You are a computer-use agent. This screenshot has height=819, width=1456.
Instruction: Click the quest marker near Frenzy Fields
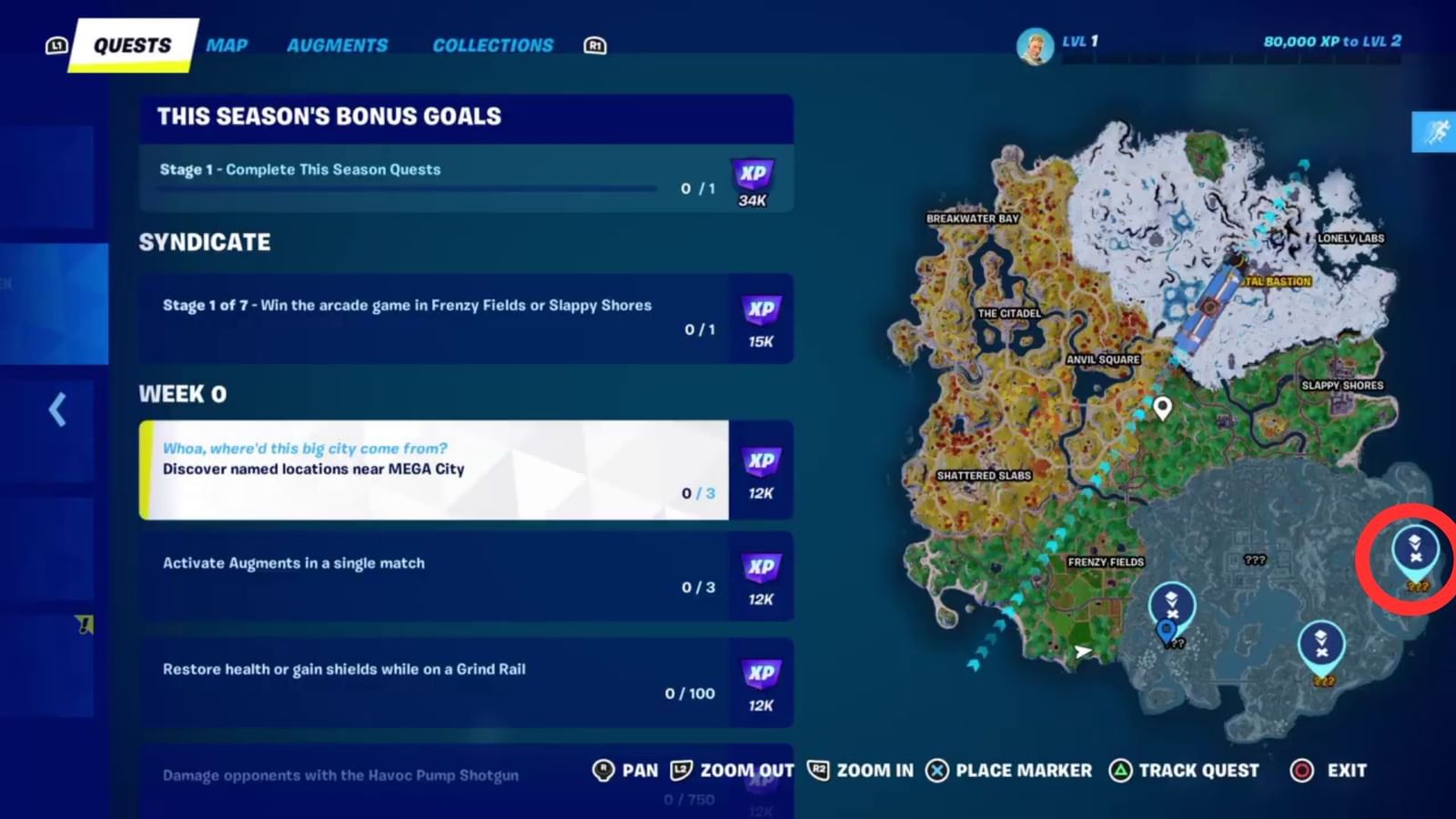[1172, 603]
